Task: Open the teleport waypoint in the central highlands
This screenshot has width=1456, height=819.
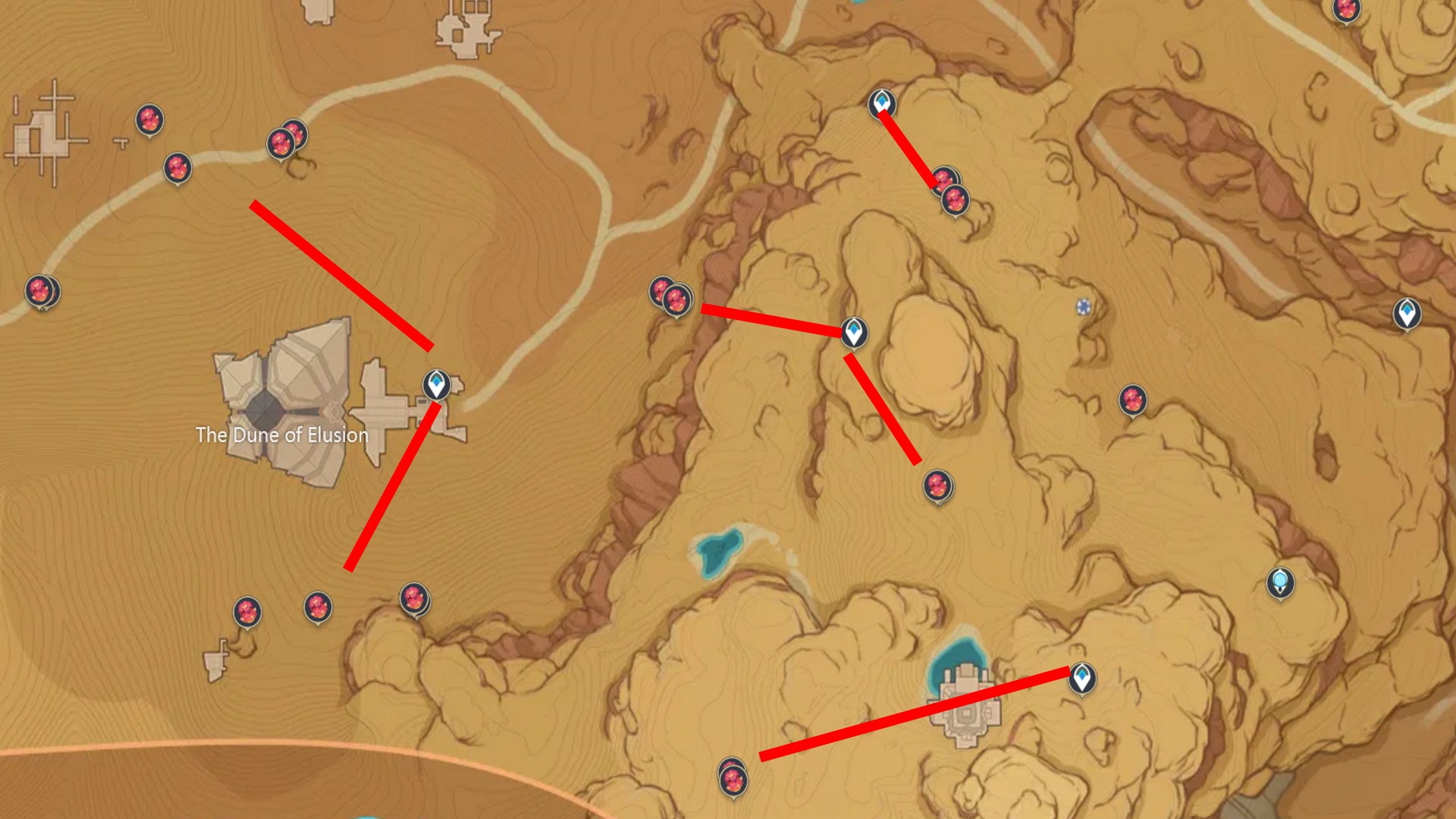Action: tap(855, 334)
